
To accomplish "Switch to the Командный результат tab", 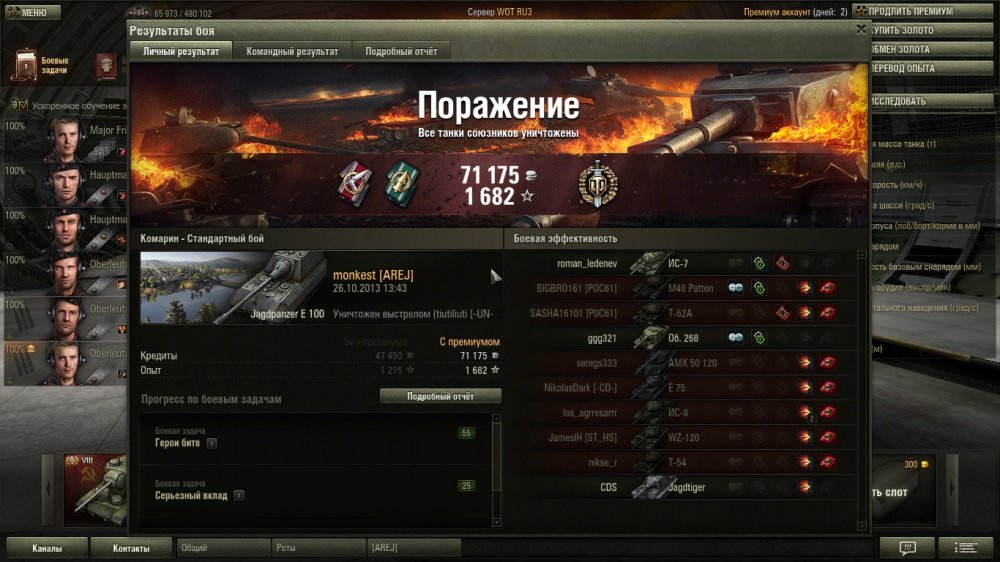I will [x=293, y=51].
